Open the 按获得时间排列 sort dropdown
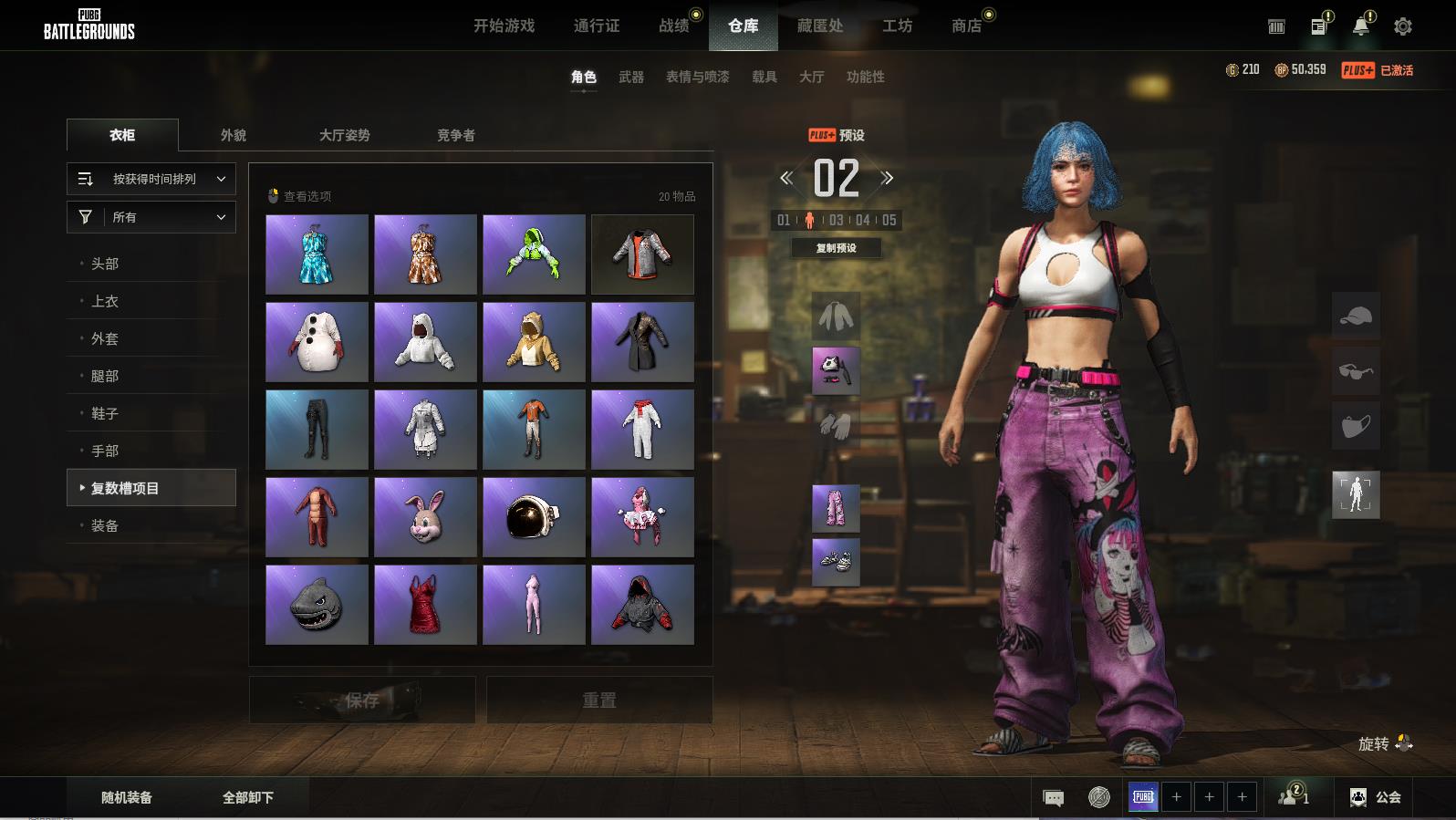The width and height of the screenshot is (1456, 820). point(151,179)
